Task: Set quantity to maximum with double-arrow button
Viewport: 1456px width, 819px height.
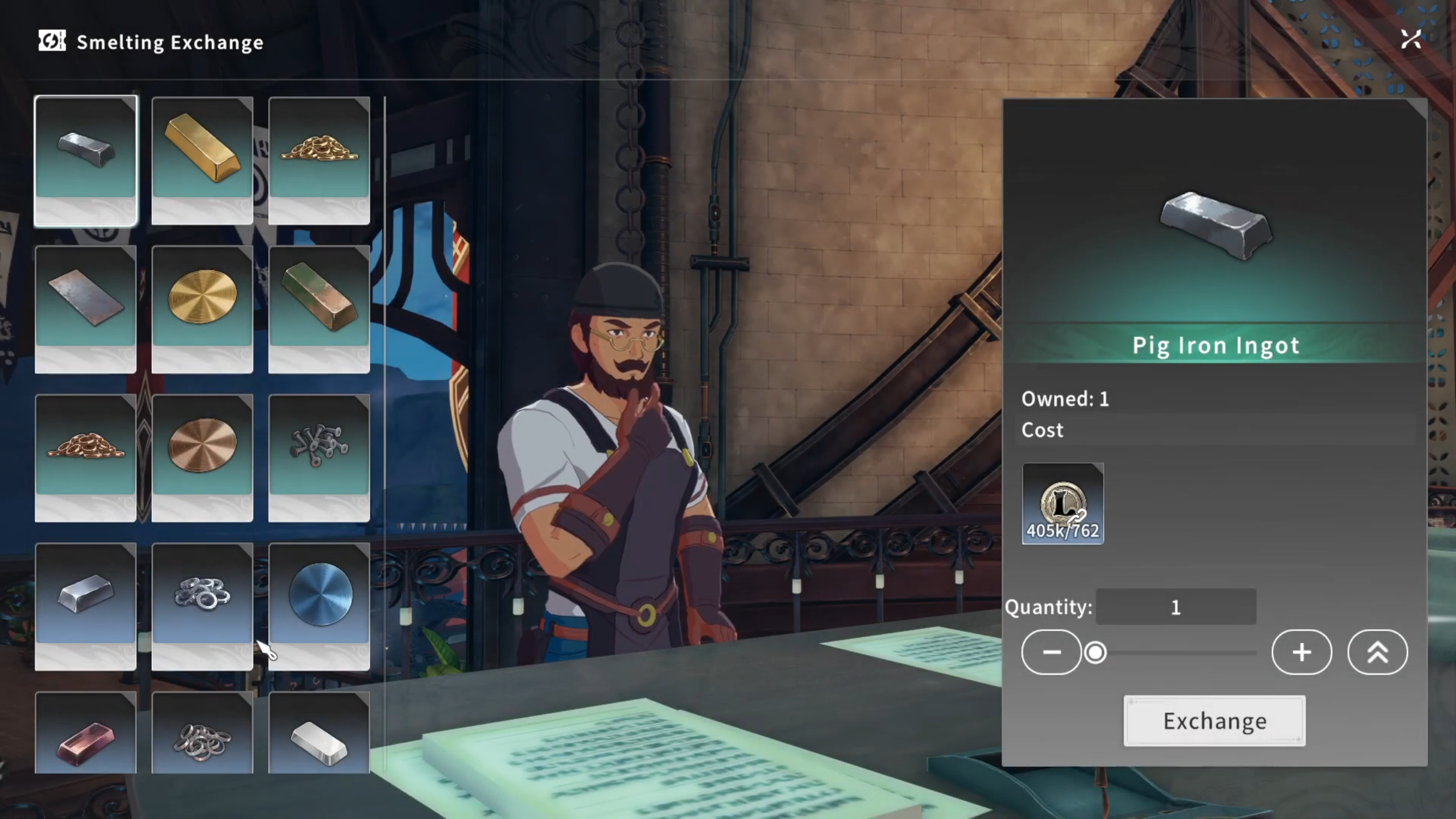Action: point(1377,652)
